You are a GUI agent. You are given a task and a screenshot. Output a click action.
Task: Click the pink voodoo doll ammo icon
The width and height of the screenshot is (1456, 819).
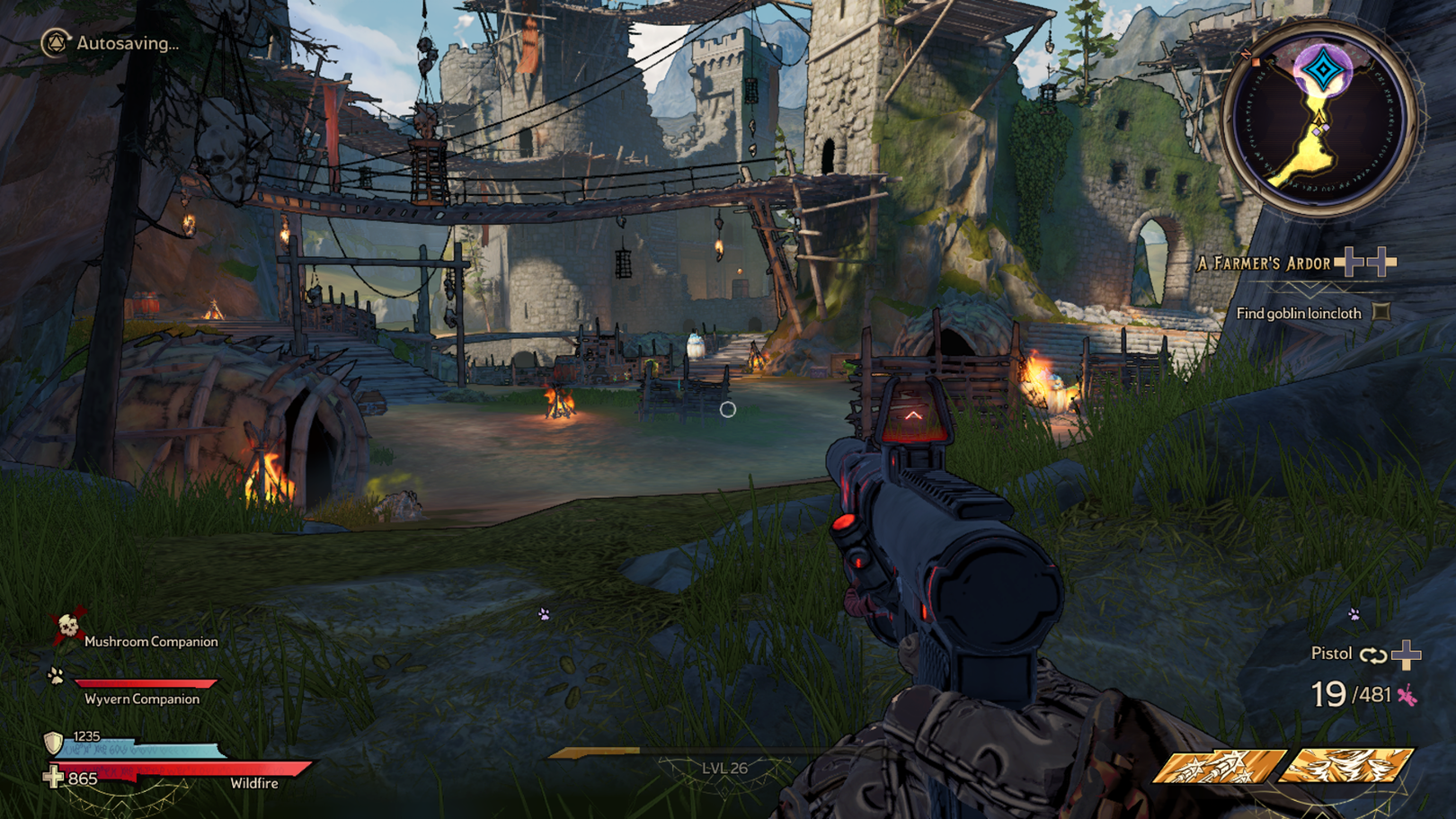click(1407, 695)
